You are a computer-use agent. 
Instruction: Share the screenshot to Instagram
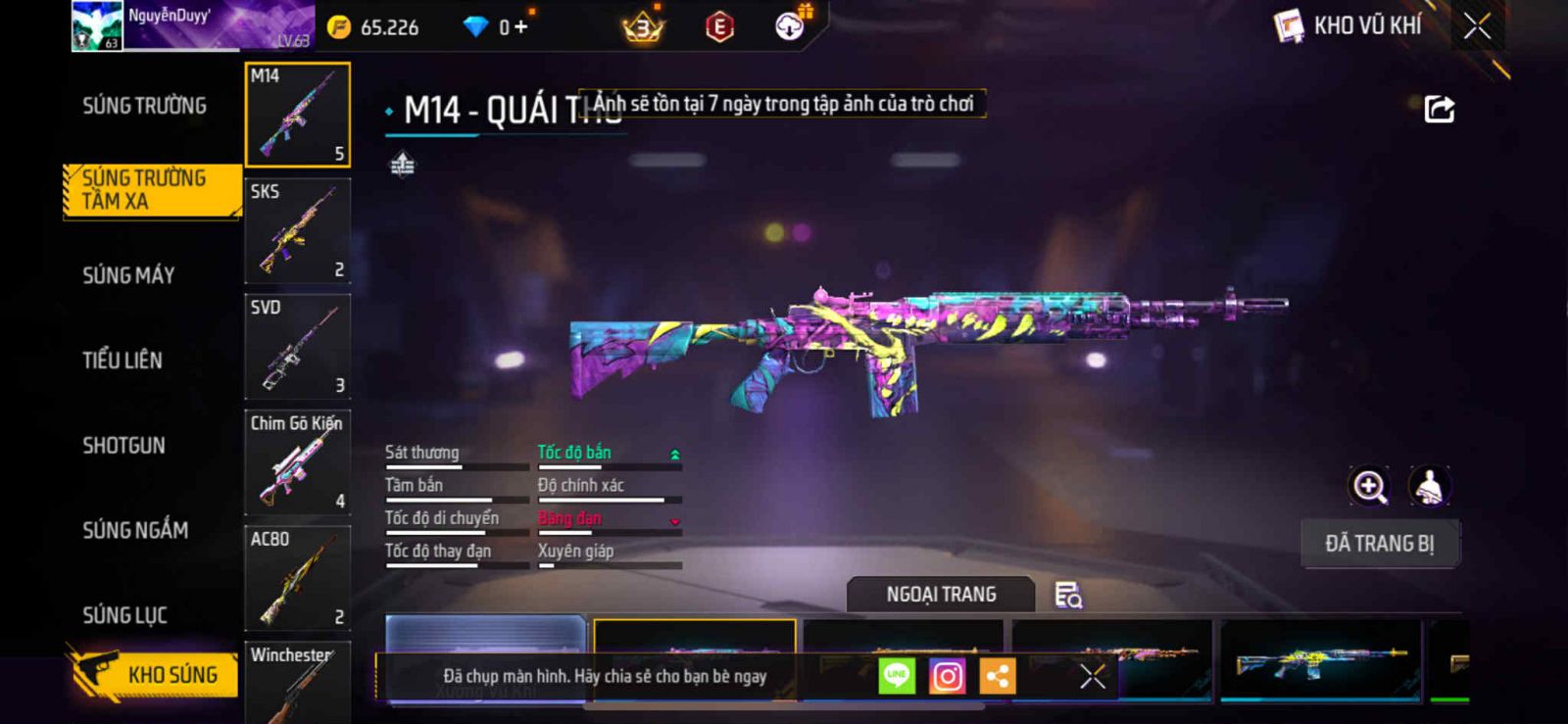click(947, 676)
